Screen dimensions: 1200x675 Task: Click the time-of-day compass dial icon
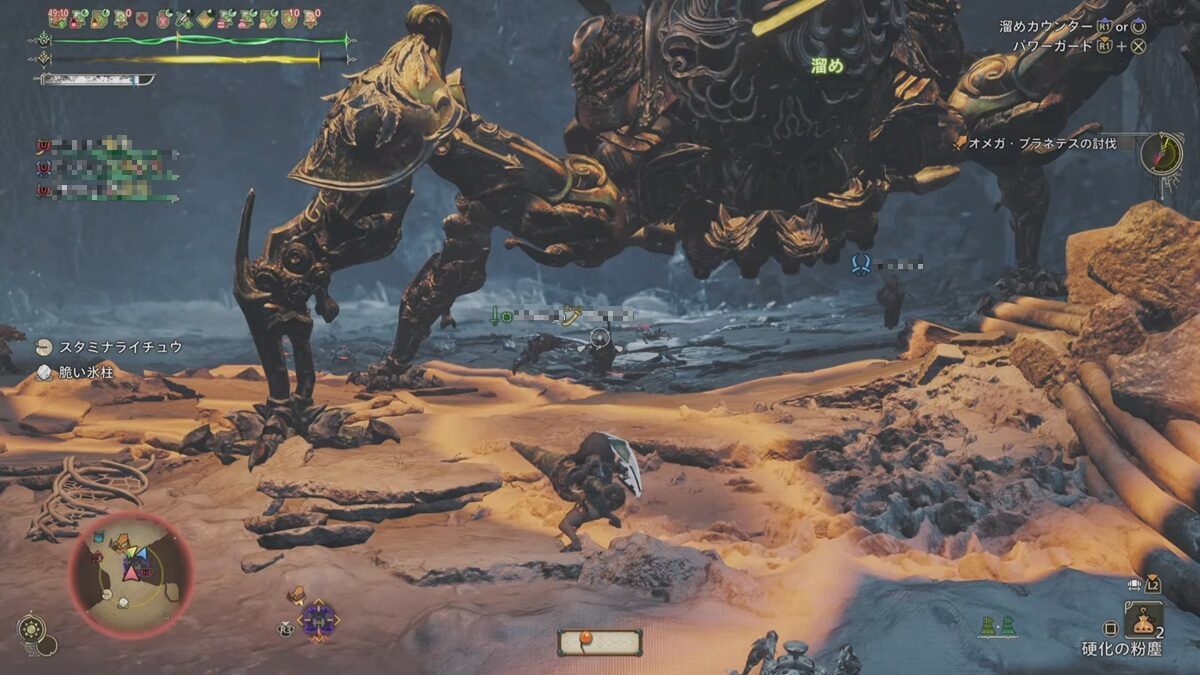[x=1162, y=152]
